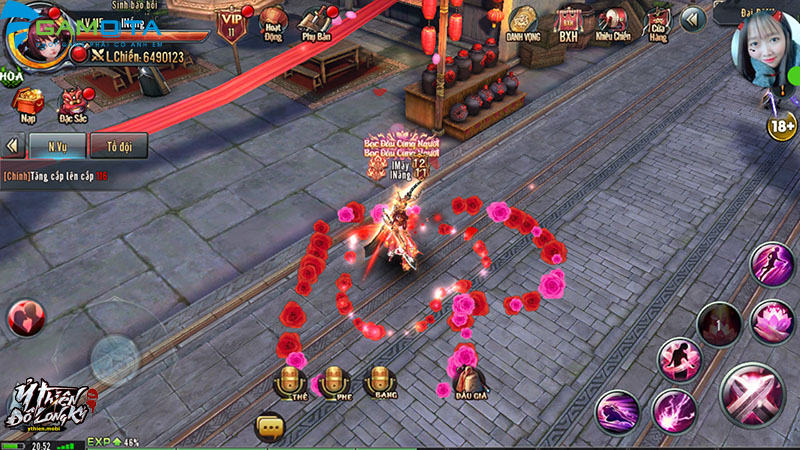Open the Phụ Bản dungeon menu

[316, 22]
